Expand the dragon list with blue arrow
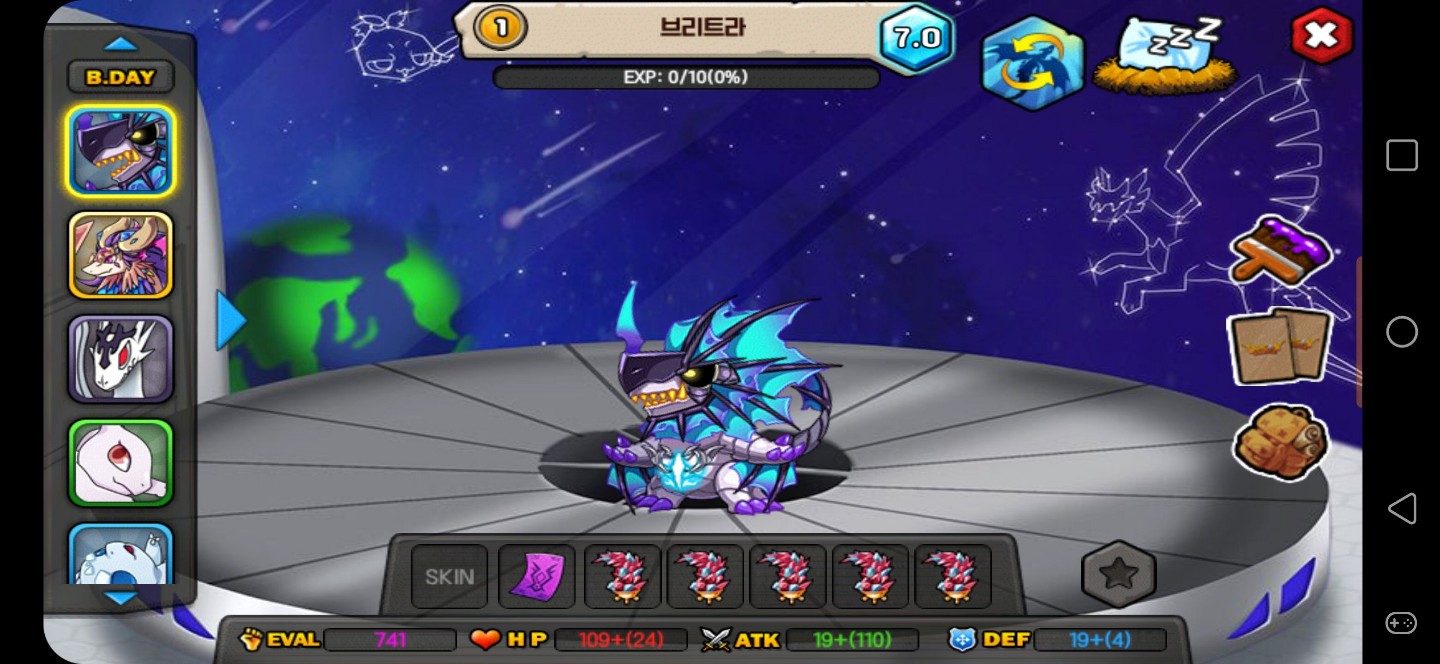 (231, 321)
